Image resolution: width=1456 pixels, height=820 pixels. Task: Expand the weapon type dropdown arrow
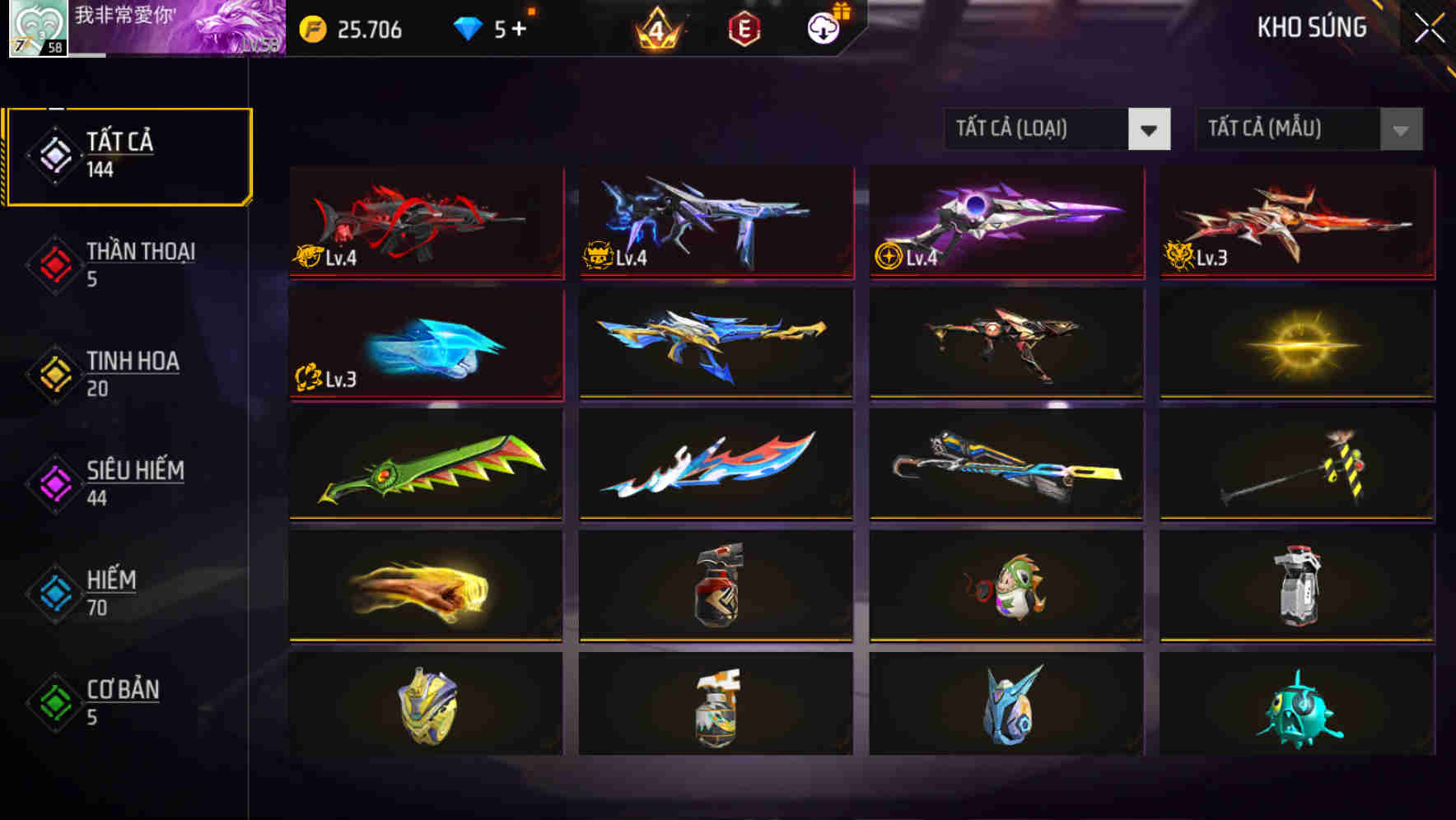1150,129
